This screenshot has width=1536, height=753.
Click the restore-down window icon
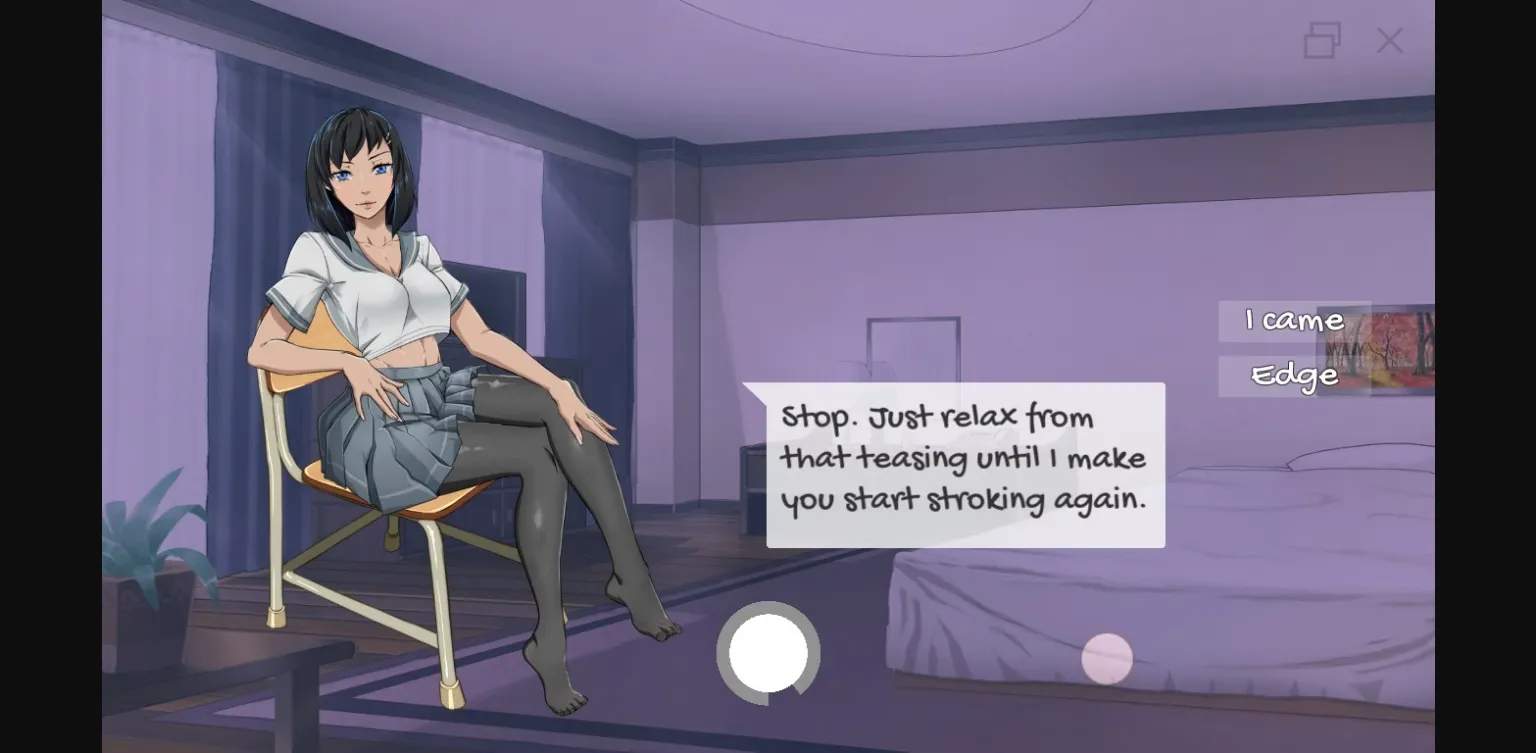tap(1322, 41)
